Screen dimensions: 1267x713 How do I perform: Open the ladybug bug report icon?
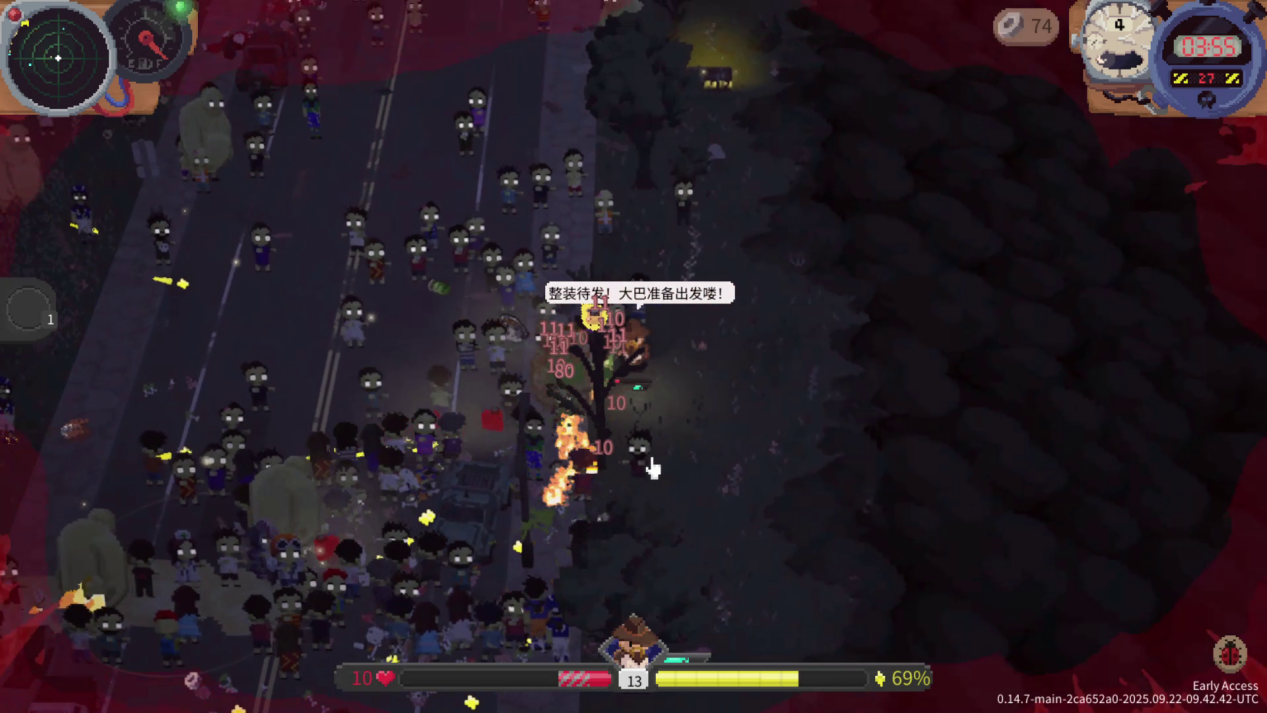1230,654
